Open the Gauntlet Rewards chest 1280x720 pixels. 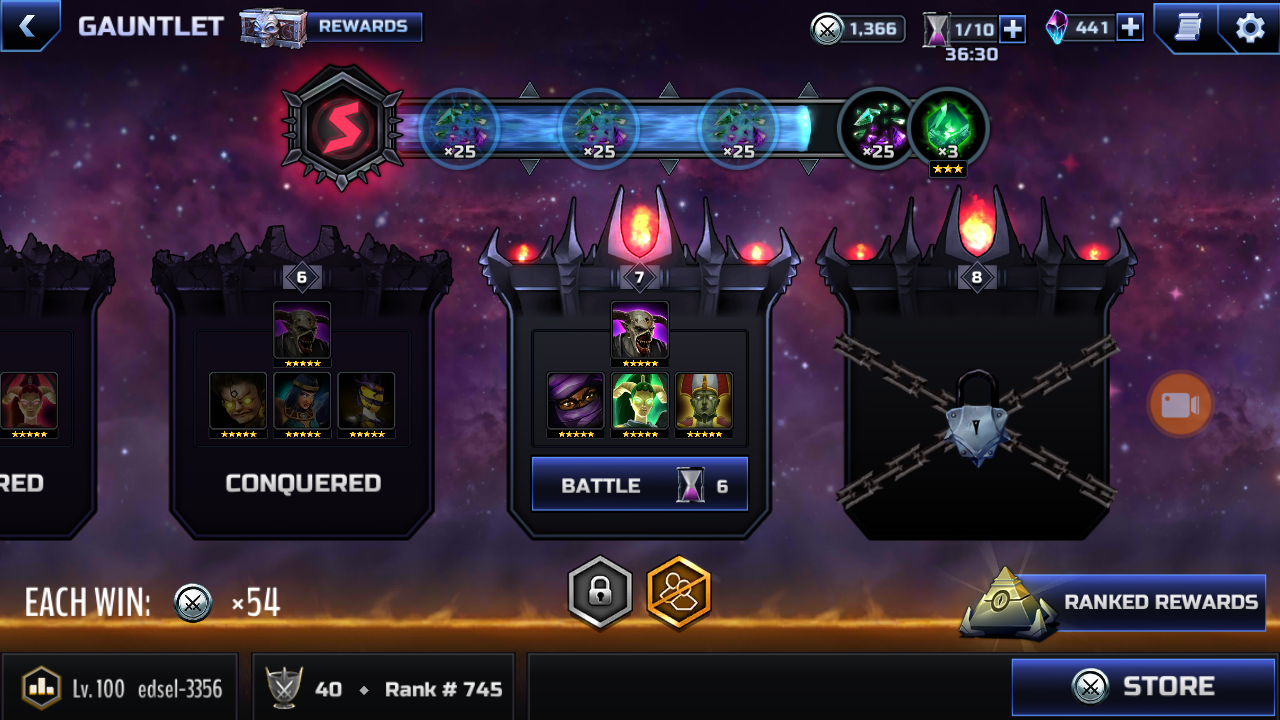point(332,27)
